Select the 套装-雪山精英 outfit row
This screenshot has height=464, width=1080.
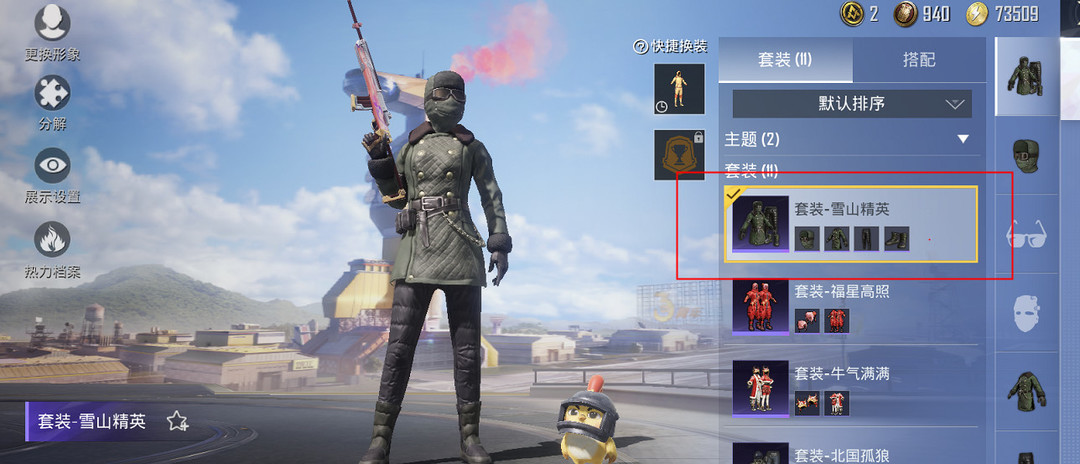point(850,224)
